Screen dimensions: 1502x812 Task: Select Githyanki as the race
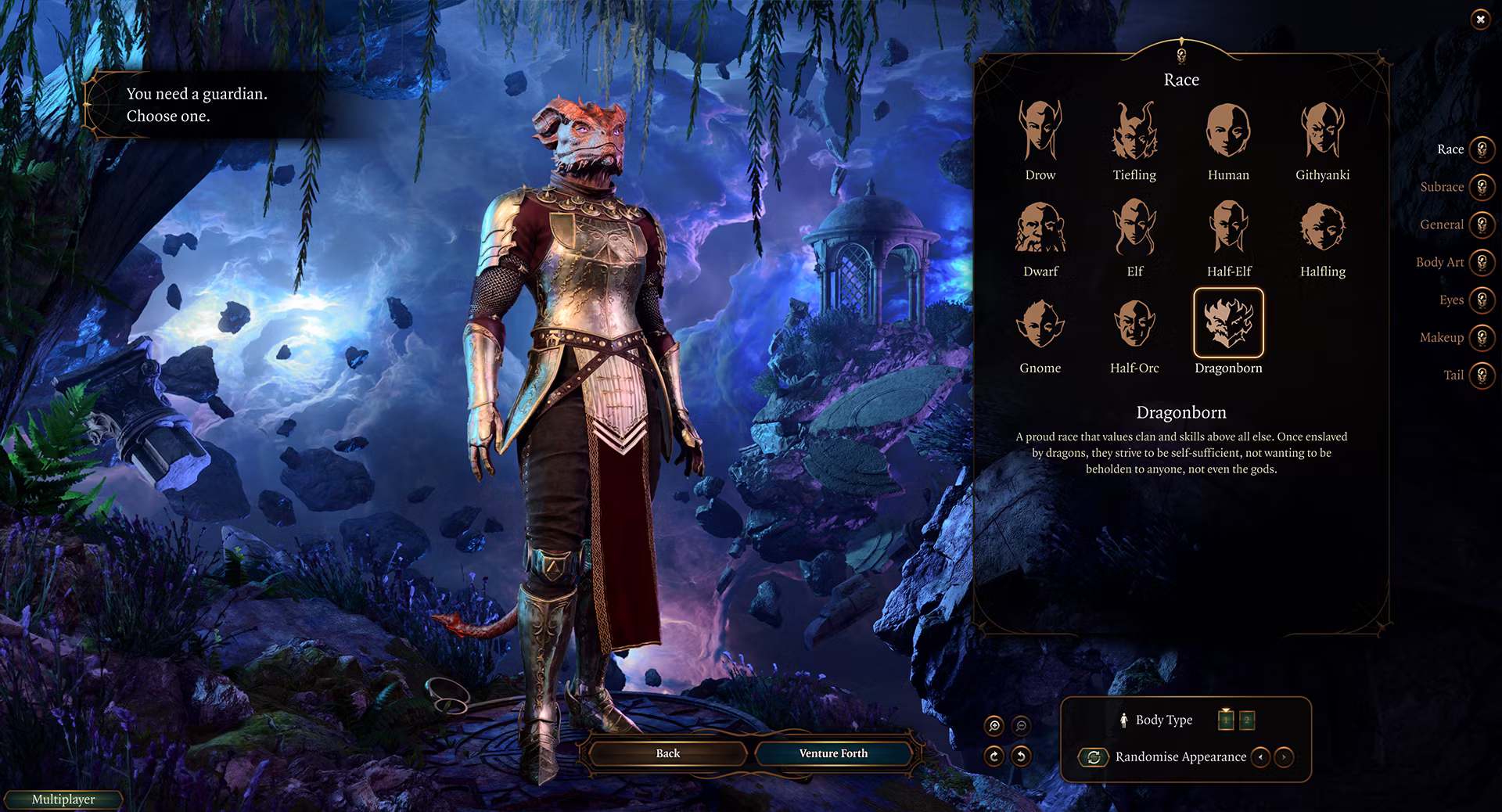pyautogui.click(x=1322, y=131)
